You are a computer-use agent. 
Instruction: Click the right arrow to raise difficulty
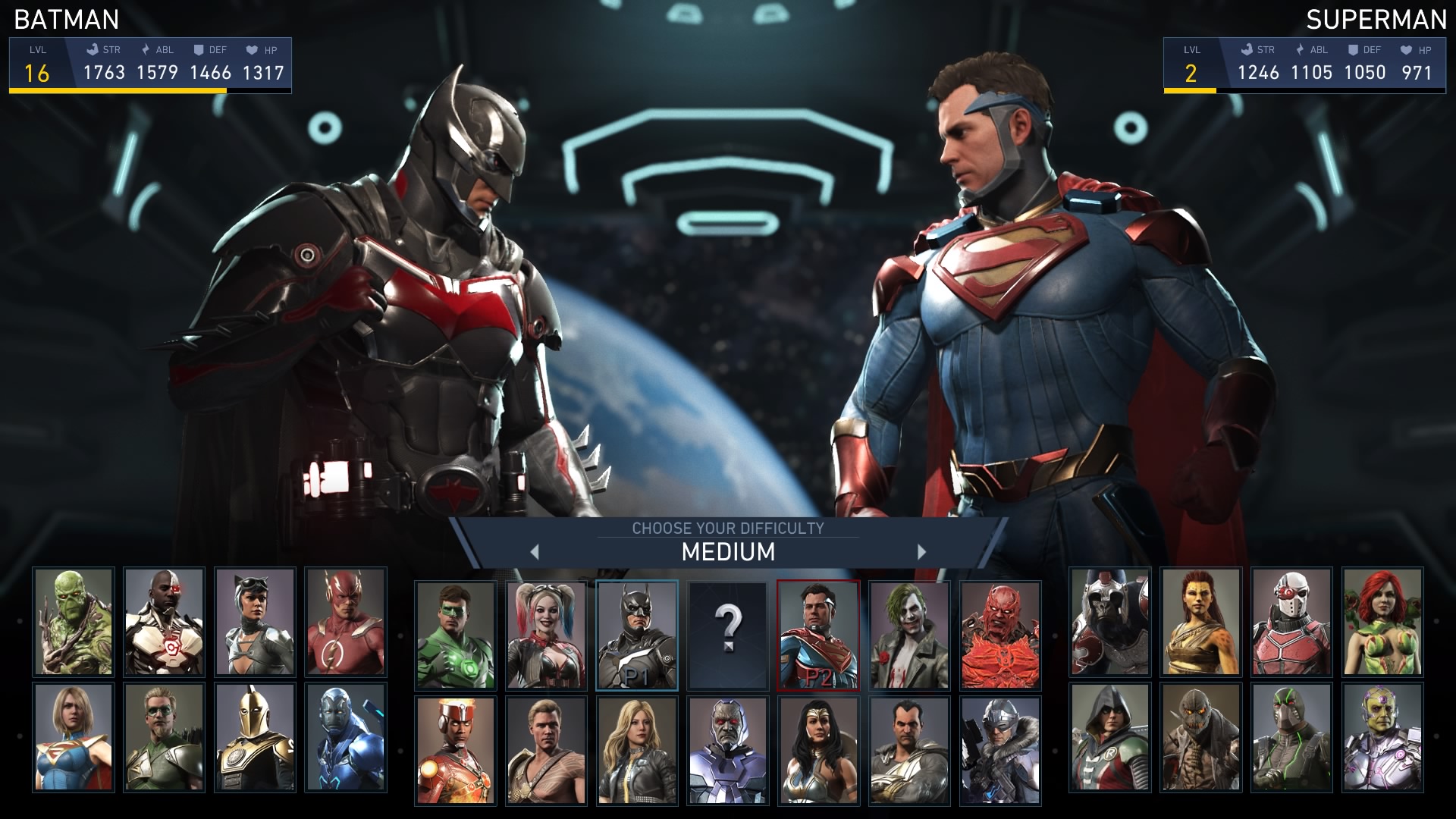tap(921, 552)
